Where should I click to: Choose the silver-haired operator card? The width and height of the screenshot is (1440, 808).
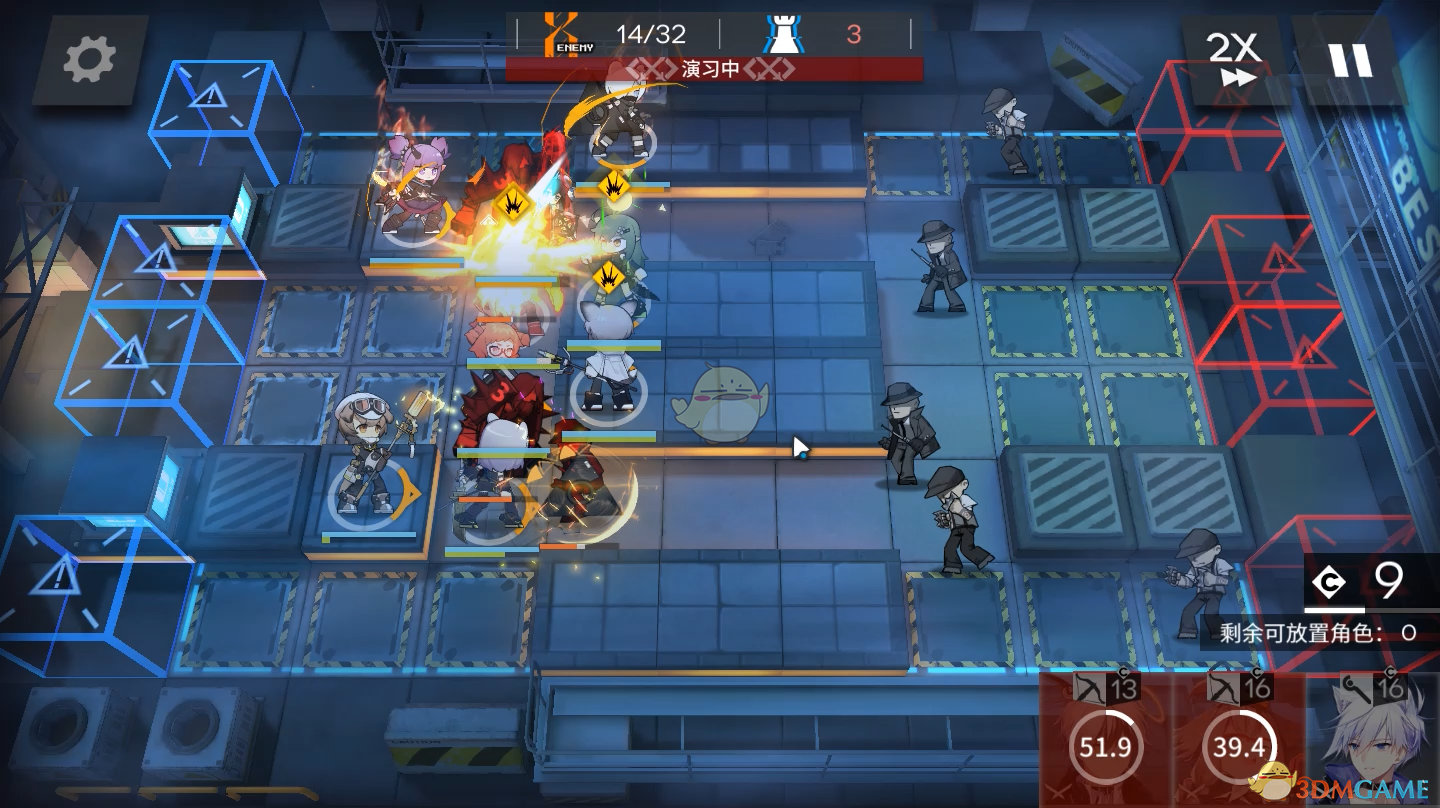pos(1372,742)
